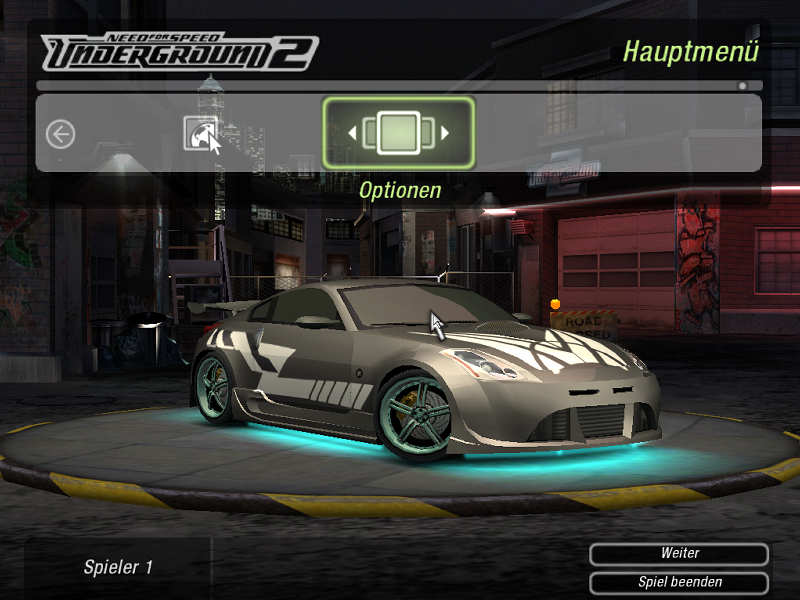Select the dimmed menu icon beside Optionen
Image resolution: width=800 pixels, height=600 pixels.
point(200,133)
